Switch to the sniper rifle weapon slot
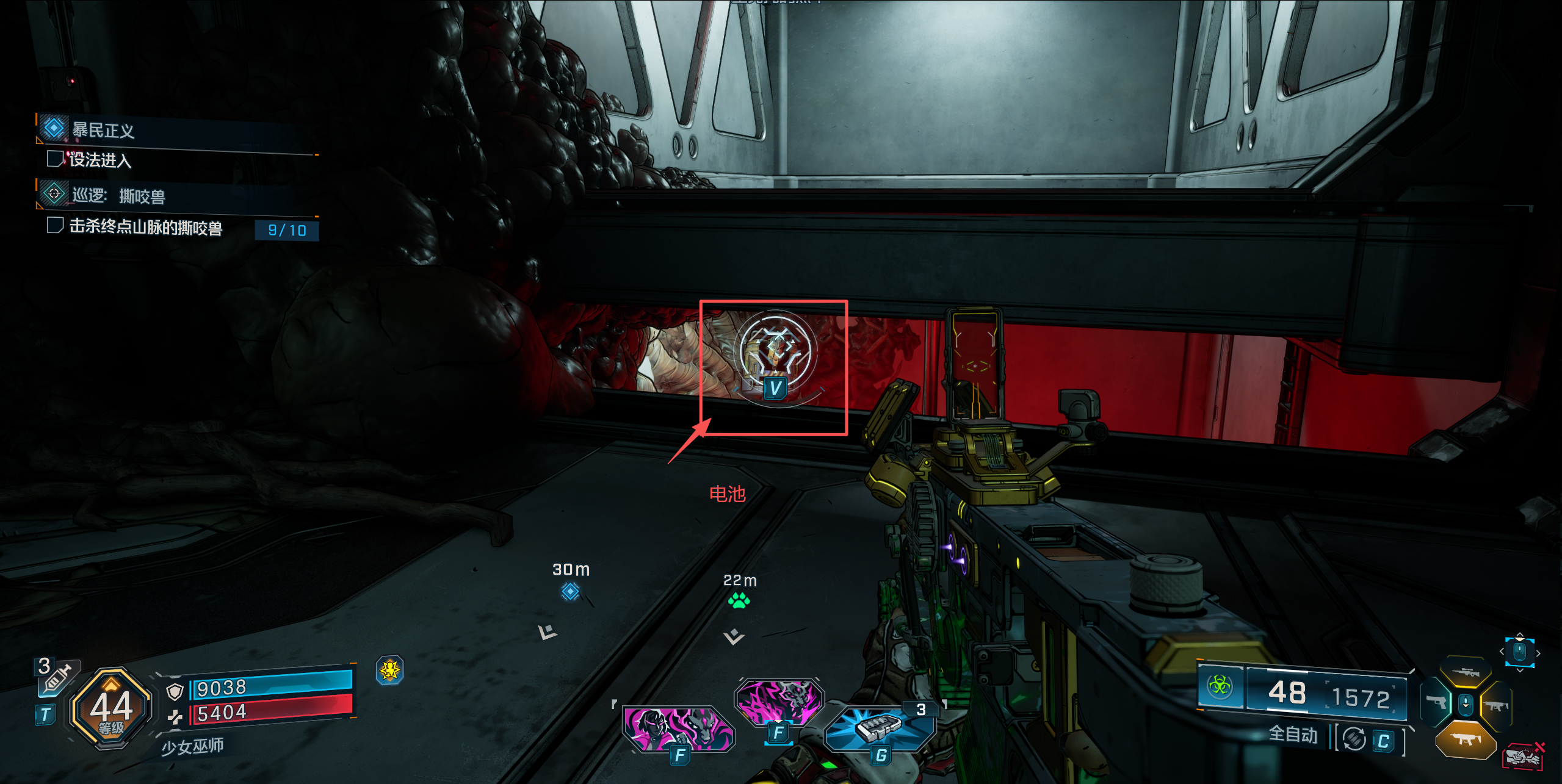Viewport: 1562px width, 784px height. pyautogui.click(x=1466, y=672)
